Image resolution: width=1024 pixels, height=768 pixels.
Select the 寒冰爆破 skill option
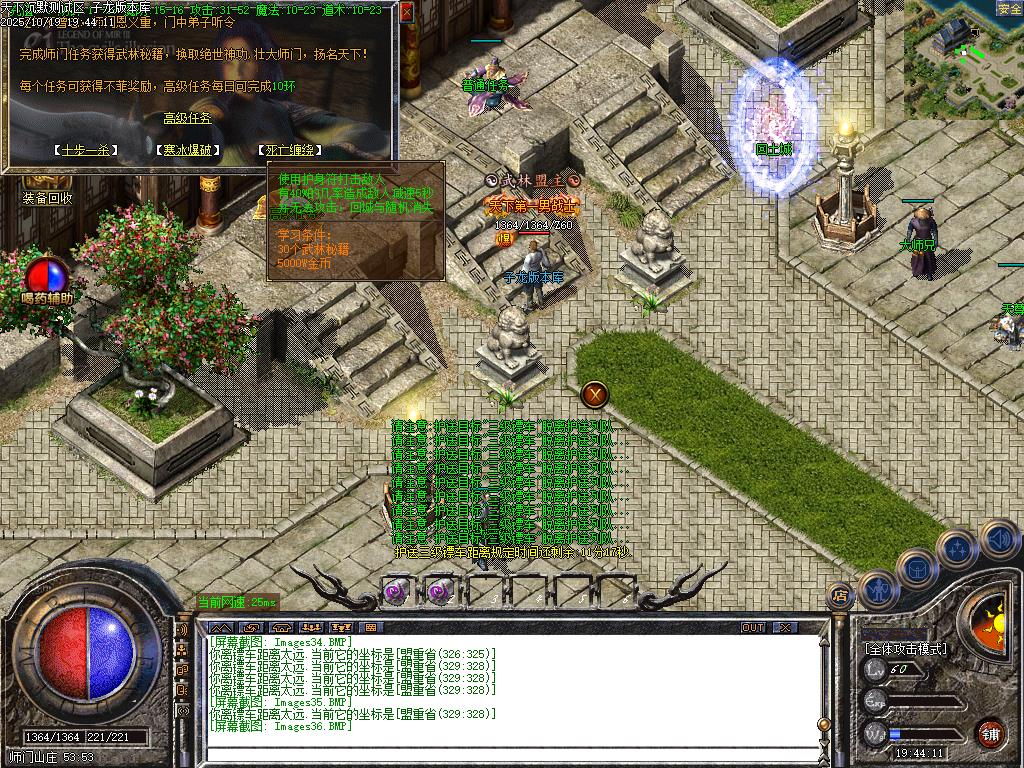(187, 150)
